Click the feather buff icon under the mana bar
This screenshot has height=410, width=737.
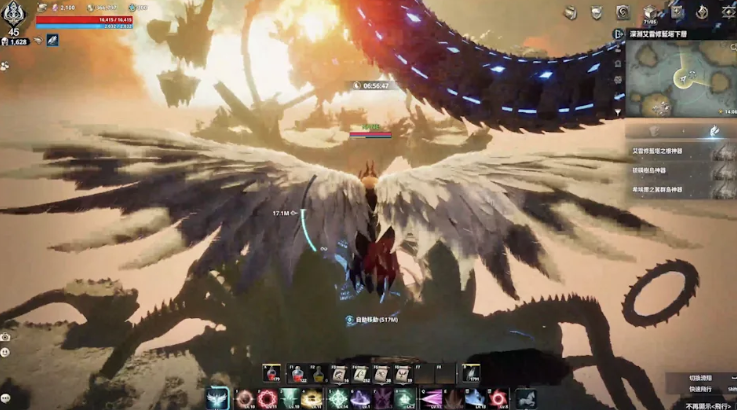[x=52, y=40]
